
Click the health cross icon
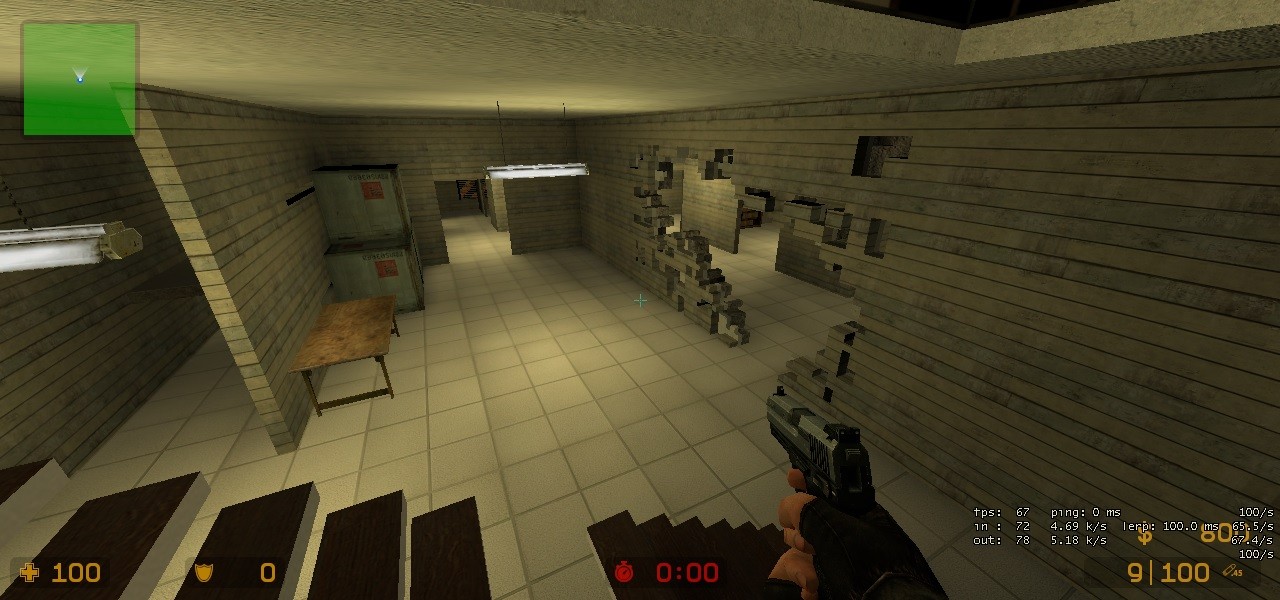click(x=30, y=572)
